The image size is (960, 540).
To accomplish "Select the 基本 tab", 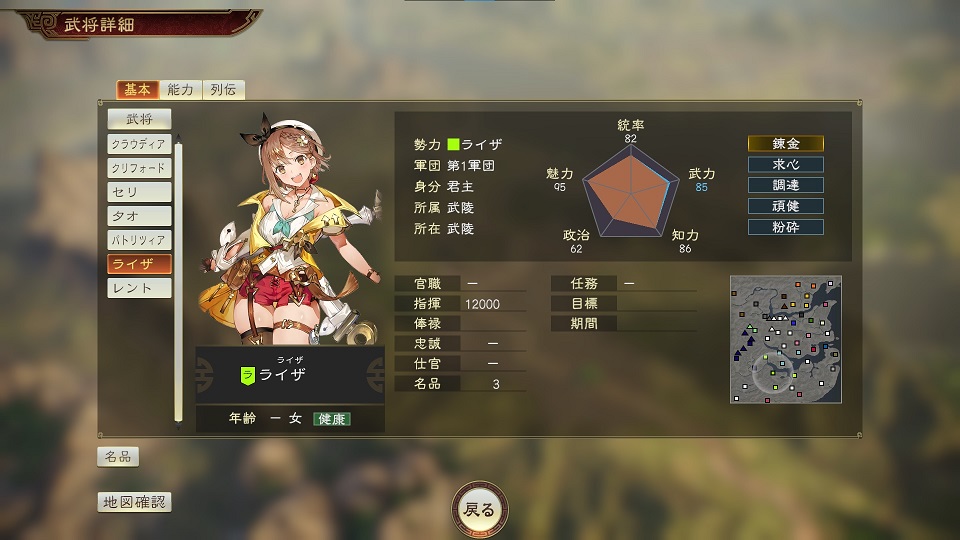I will point(137,90).
